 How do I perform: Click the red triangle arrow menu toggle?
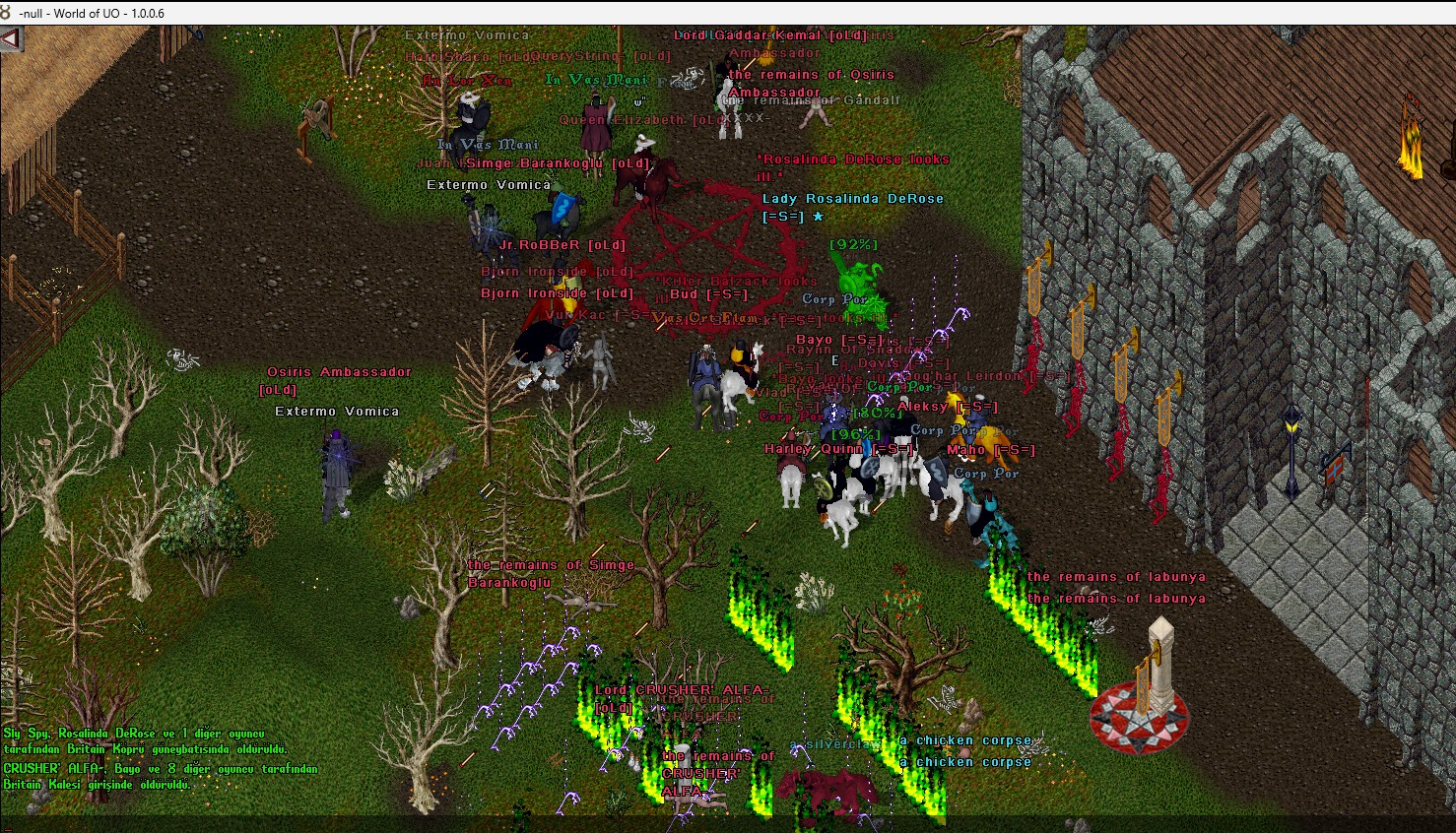tap(11, 40)
